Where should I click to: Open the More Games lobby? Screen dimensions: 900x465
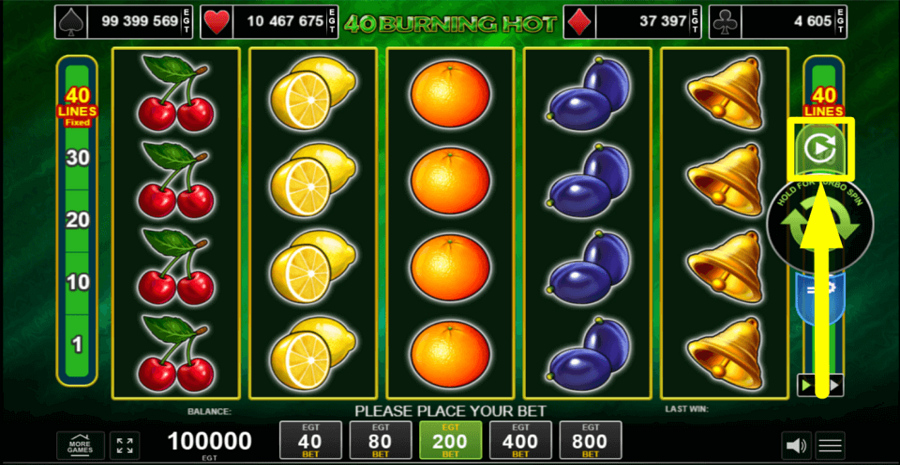pyautogui.click(x=80, y=445)
